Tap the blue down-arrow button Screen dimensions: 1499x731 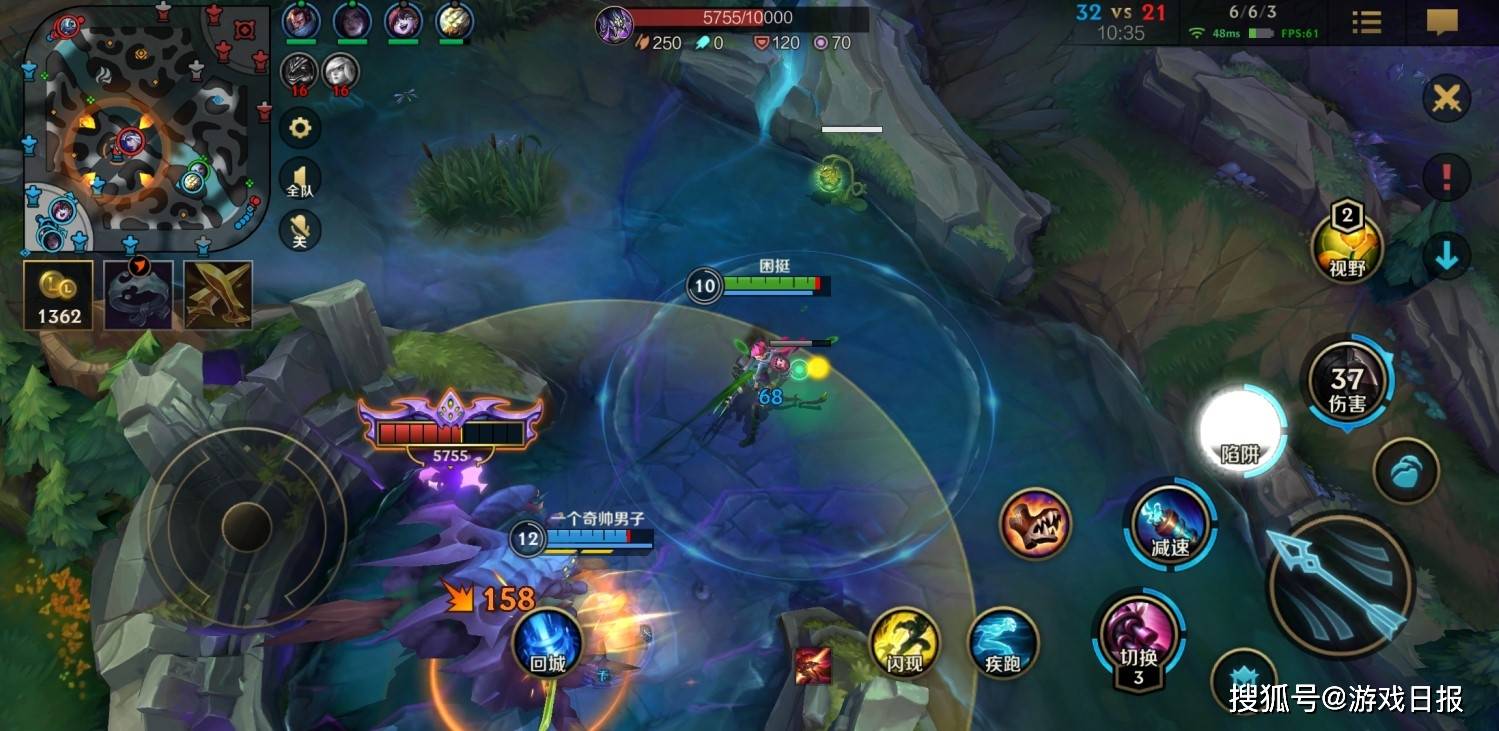pyautogui.click(x=1446, y=257)
